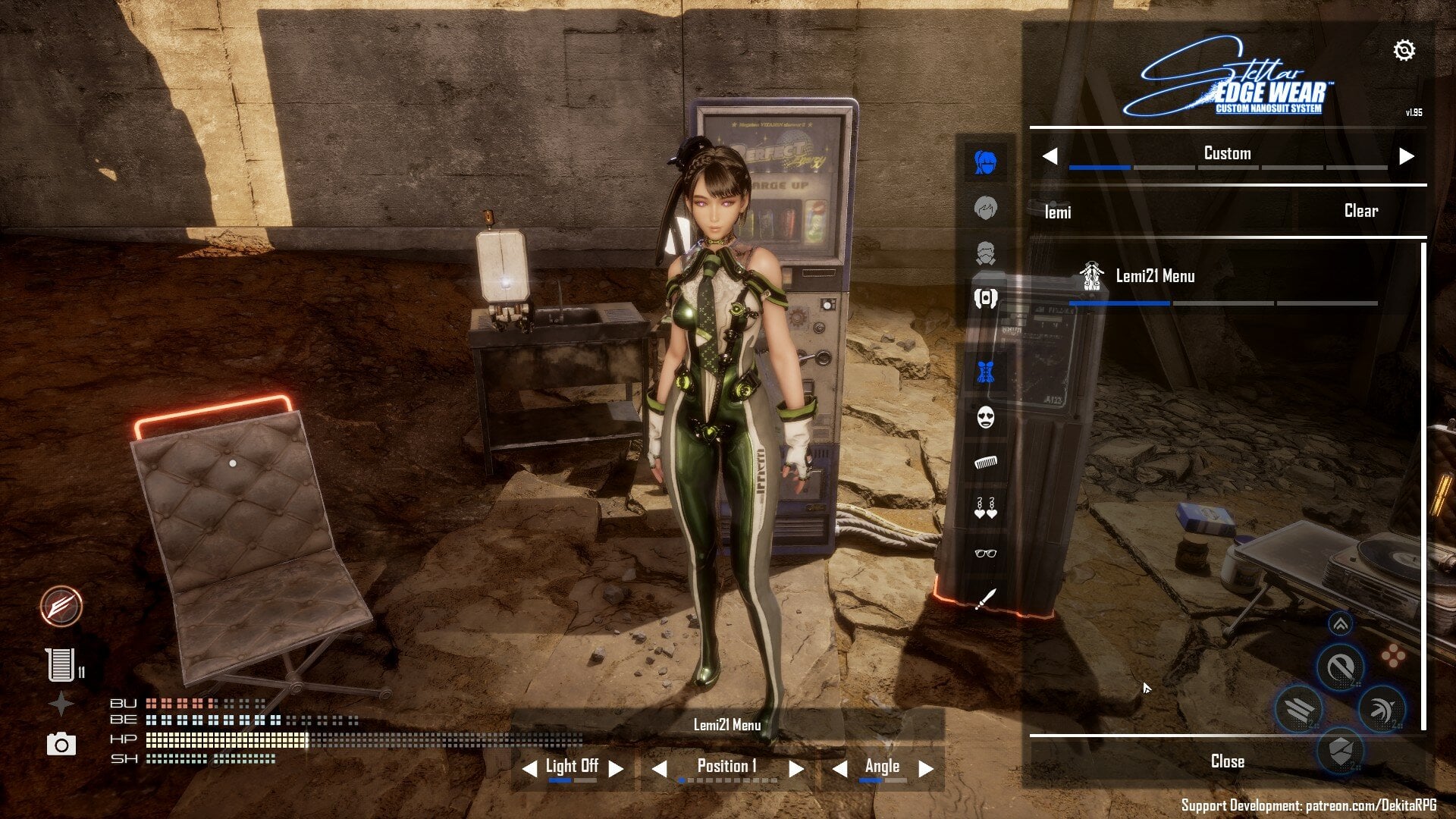Click the camera icon on the left side
Image resolution: width=1456 pixels, height=819 pixels.
coord(61,745)
